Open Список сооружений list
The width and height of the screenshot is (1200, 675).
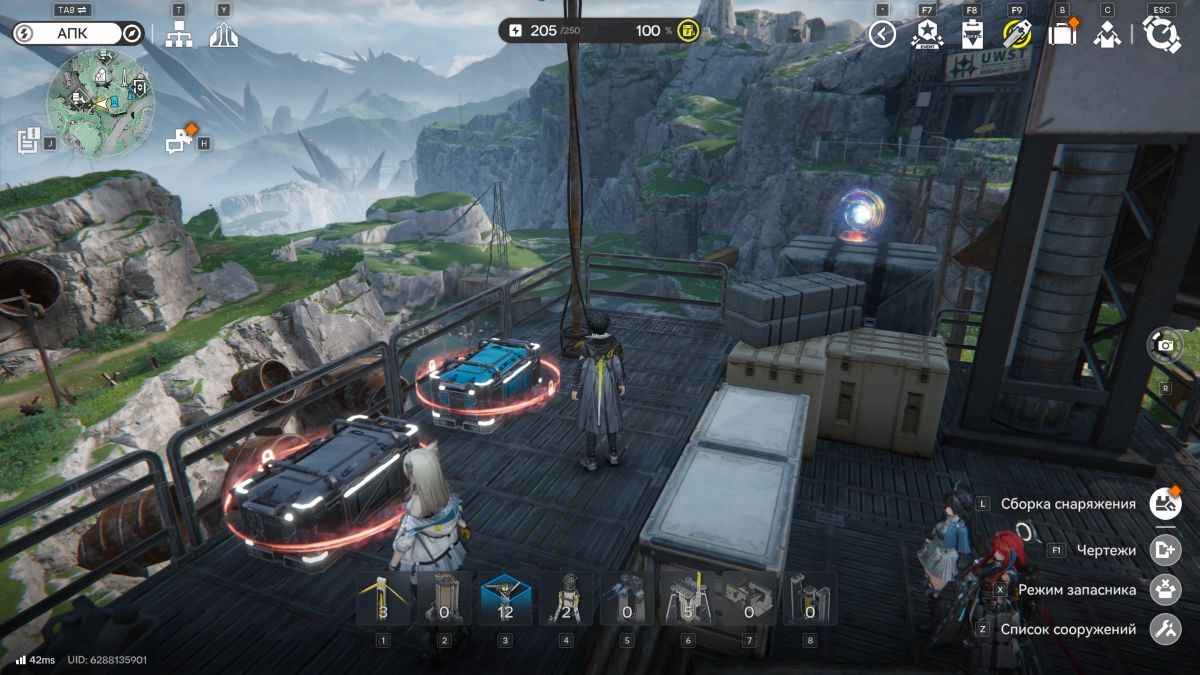[x=1165, y=629]
